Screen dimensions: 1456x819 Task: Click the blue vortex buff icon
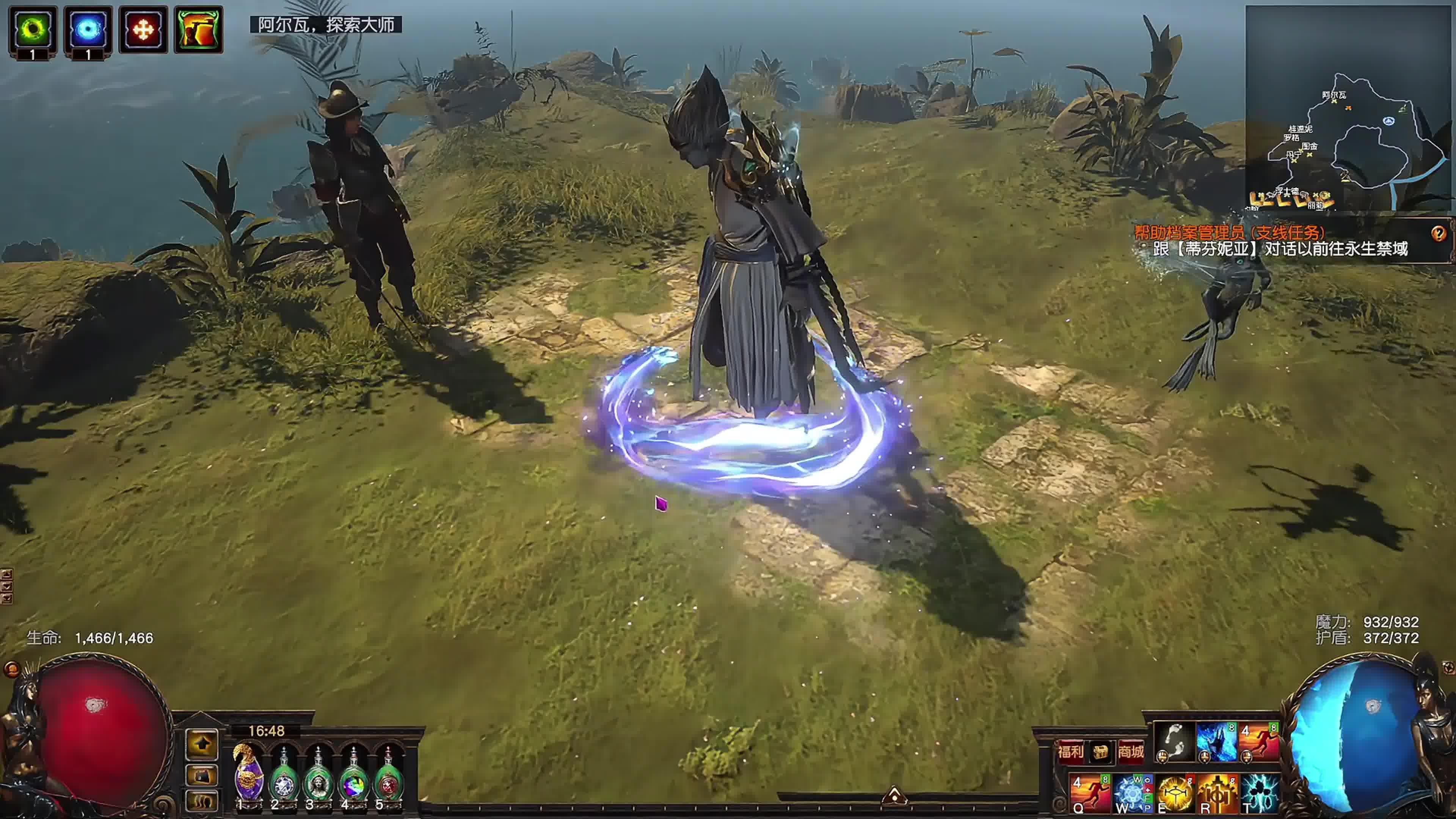88,29
